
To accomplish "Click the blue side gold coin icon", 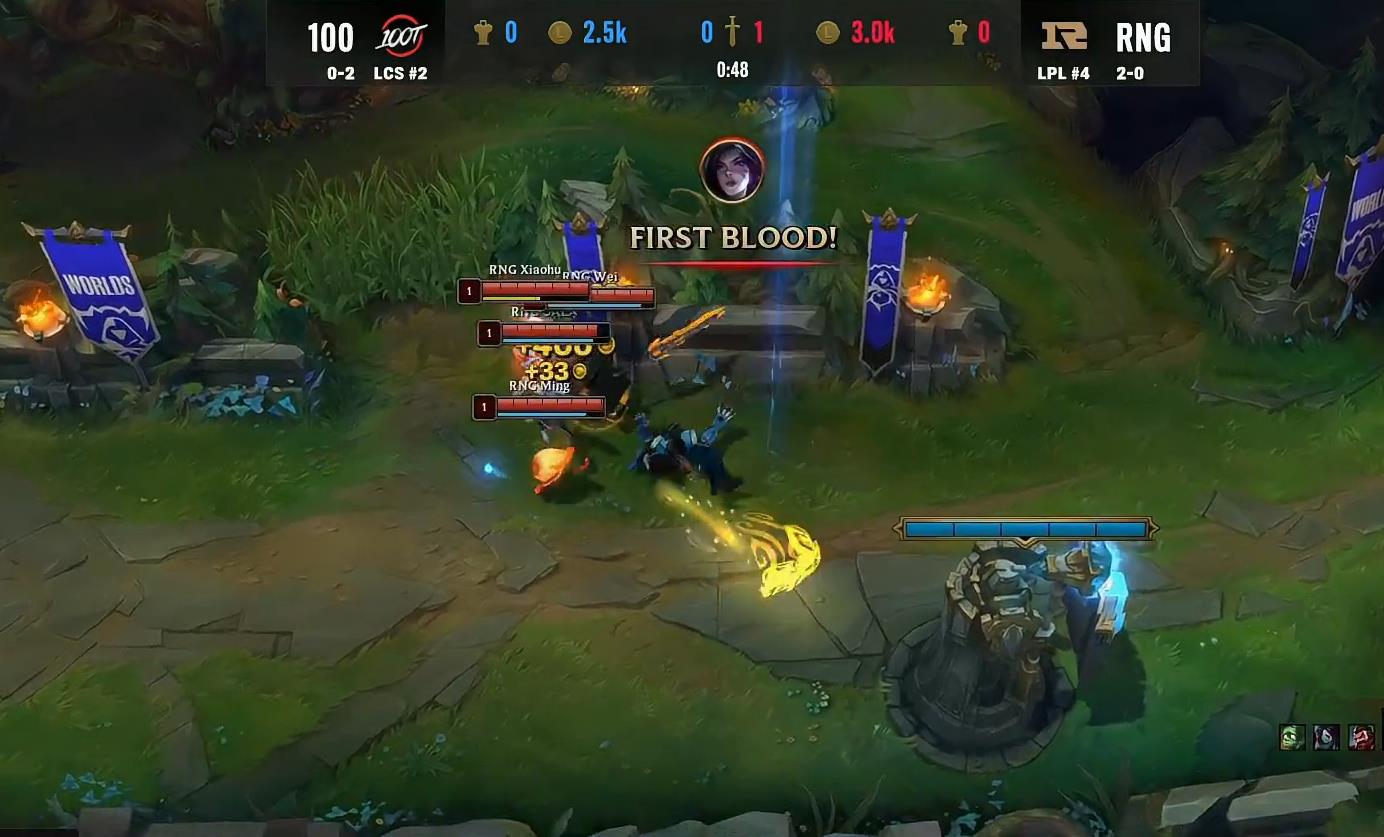I will point(560,32).
